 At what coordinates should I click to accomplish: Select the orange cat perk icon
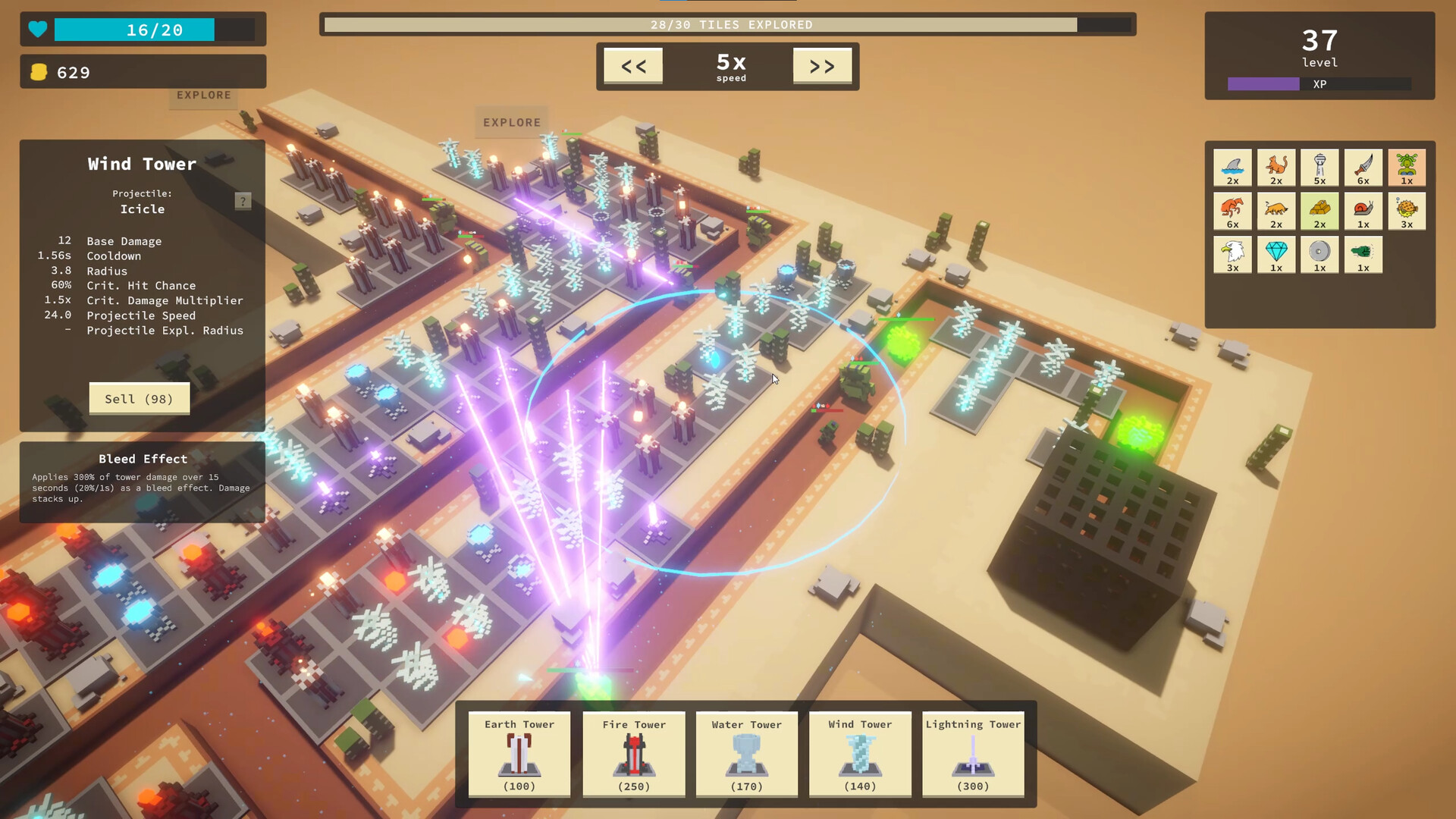pyautogui.click(x=1276, y=168)
